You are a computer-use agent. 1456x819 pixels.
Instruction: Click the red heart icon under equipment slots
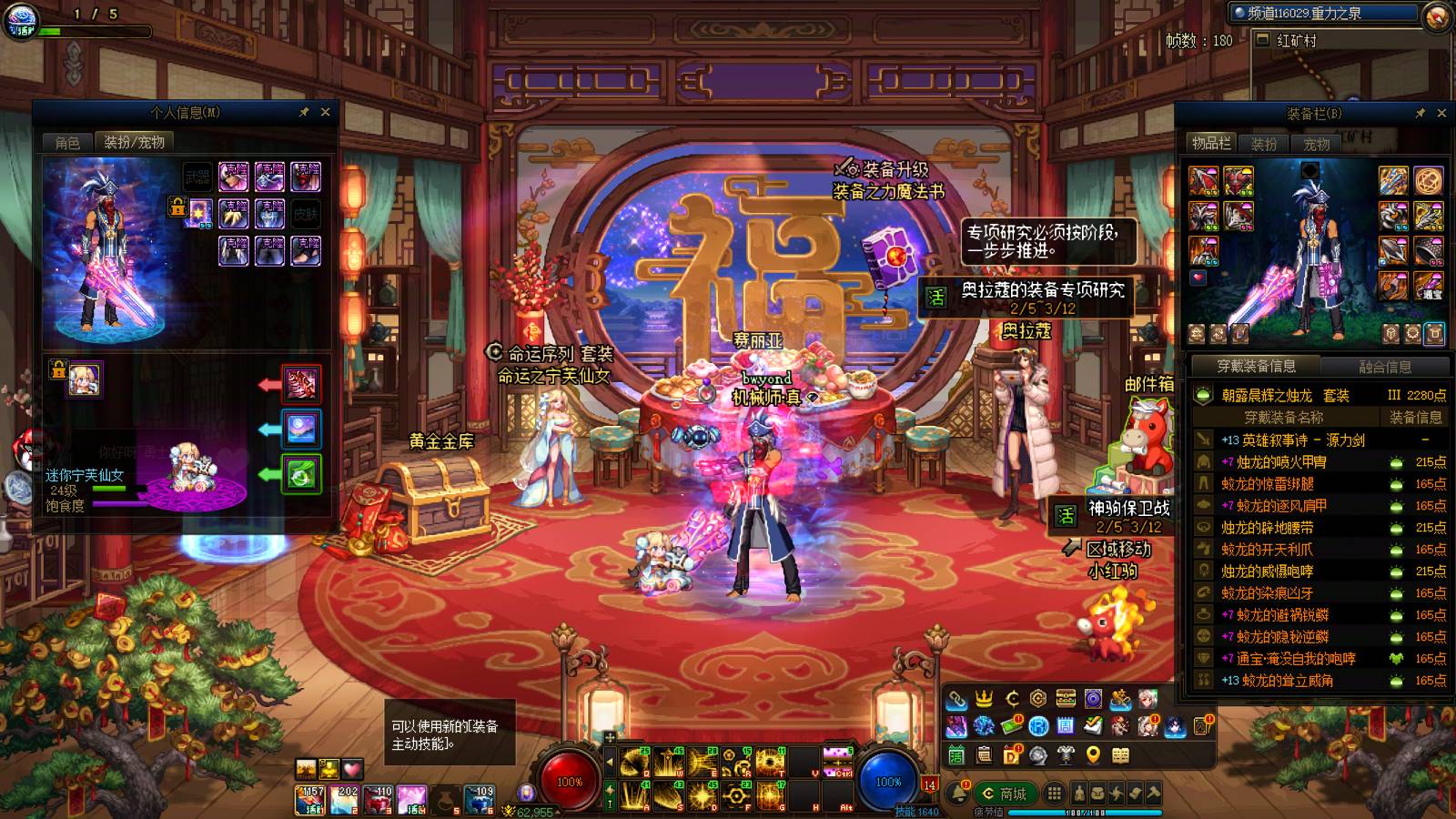coord(1198,278)
